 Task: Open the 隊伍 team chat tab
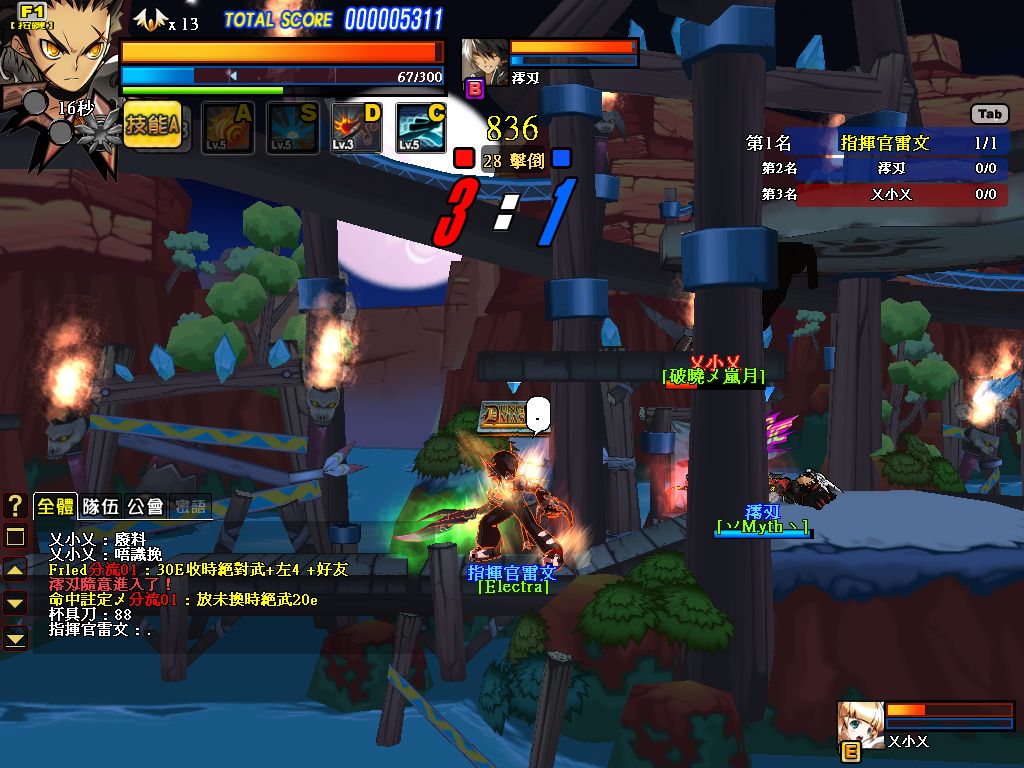tap(100, 507)
